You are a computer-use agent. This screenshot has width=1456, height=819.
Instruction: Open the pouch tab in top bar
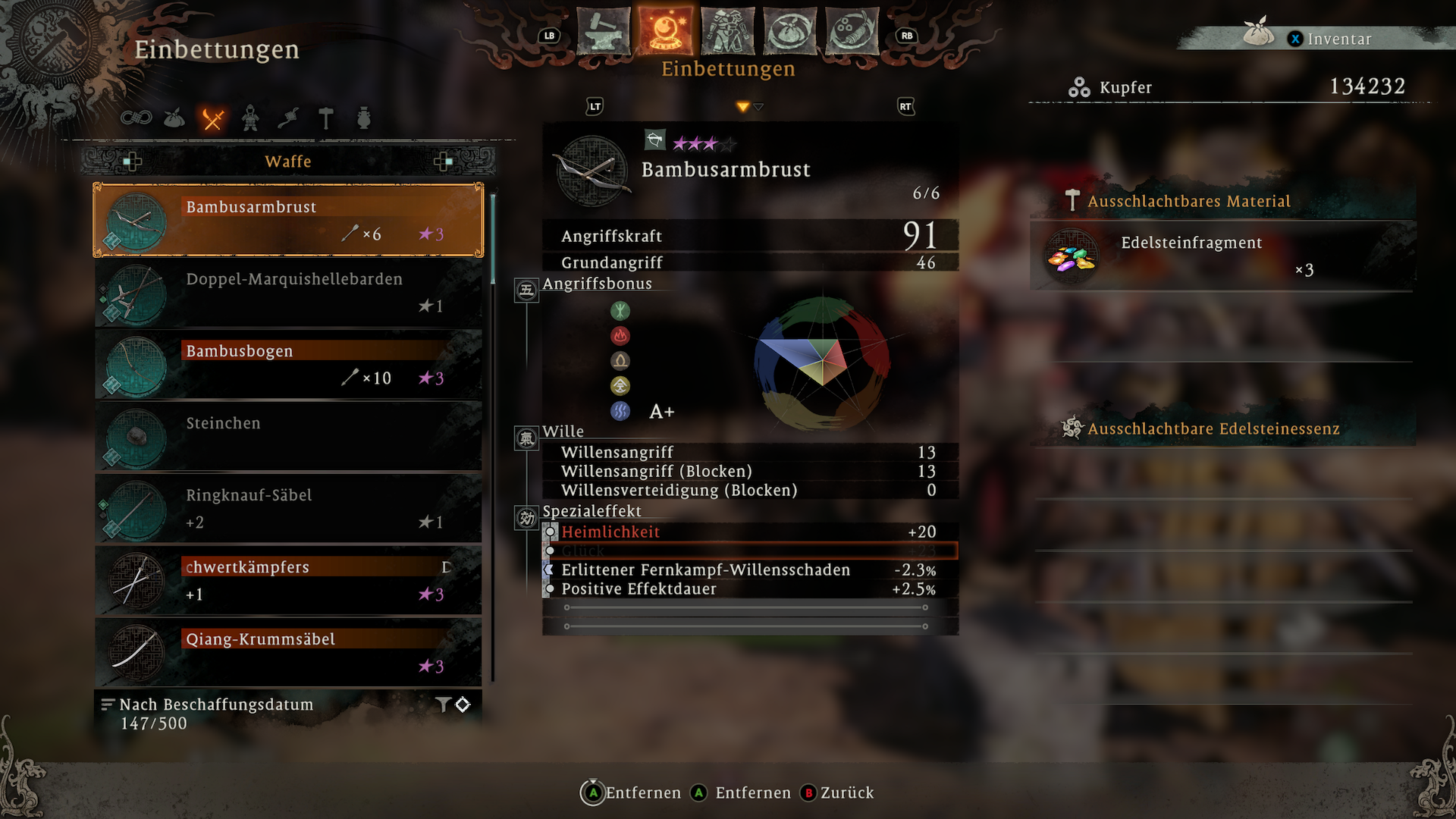tap(790, 32)
